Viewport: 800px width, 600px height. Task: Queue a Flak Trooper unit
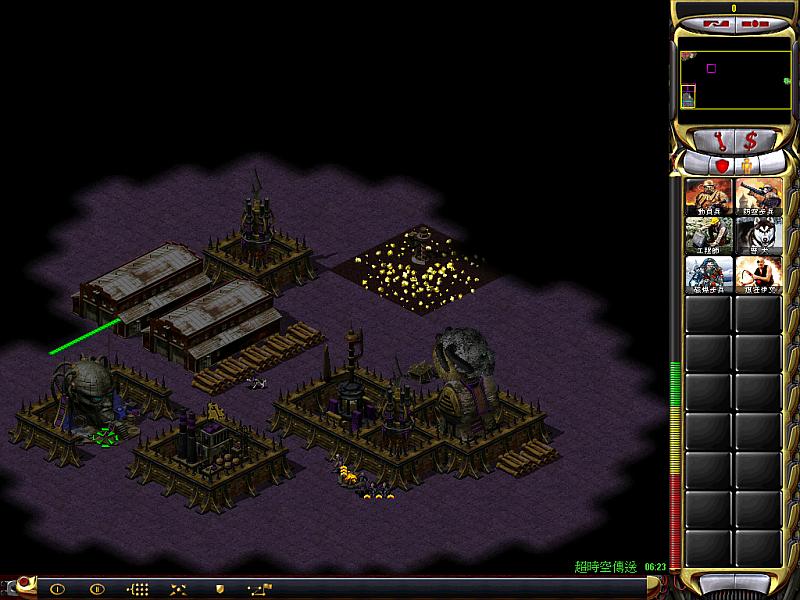(758, 197)
